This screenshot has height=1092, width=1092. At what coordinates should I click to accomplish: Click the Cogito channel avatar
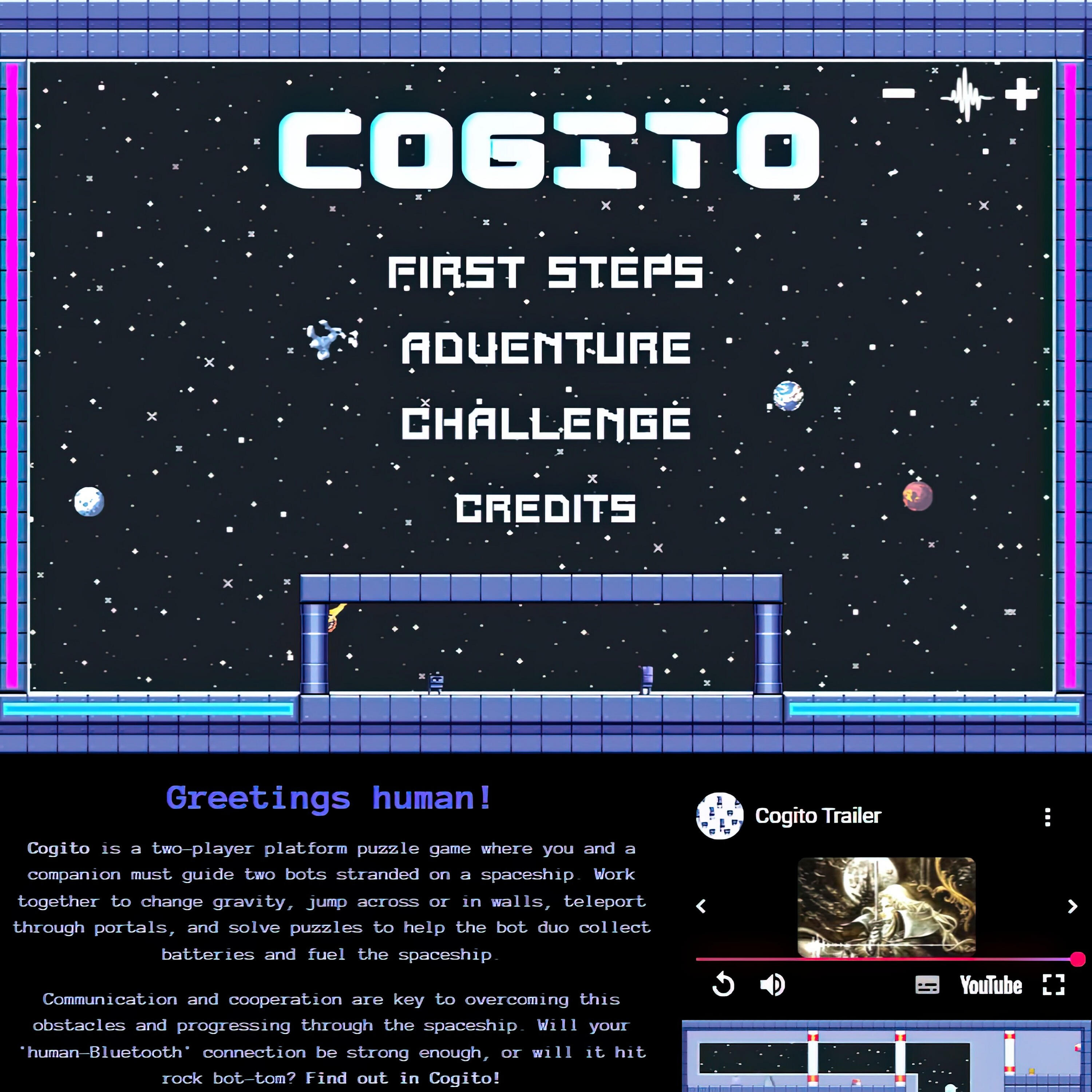(x=720, y=816)
